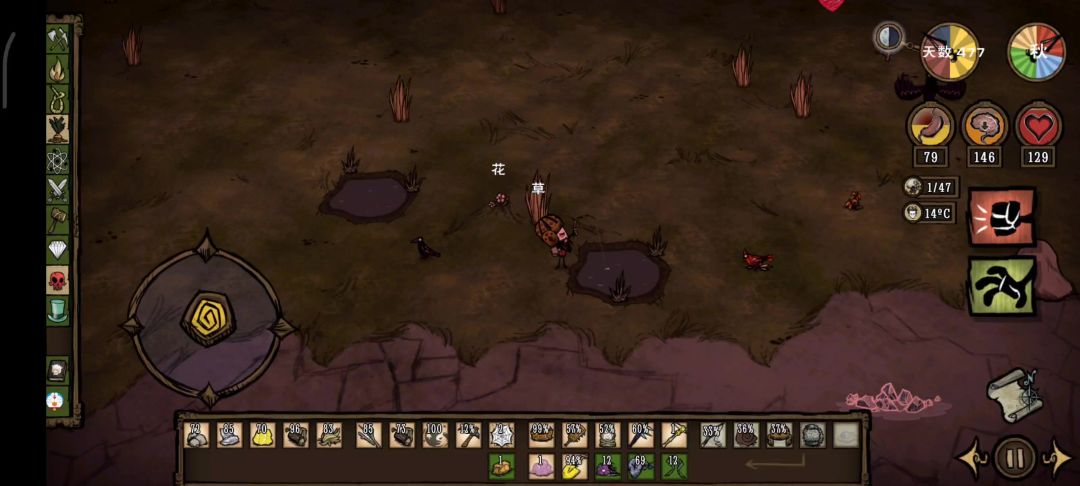
Task: Select the spider web inventory slot
Action: click(500, 435)
